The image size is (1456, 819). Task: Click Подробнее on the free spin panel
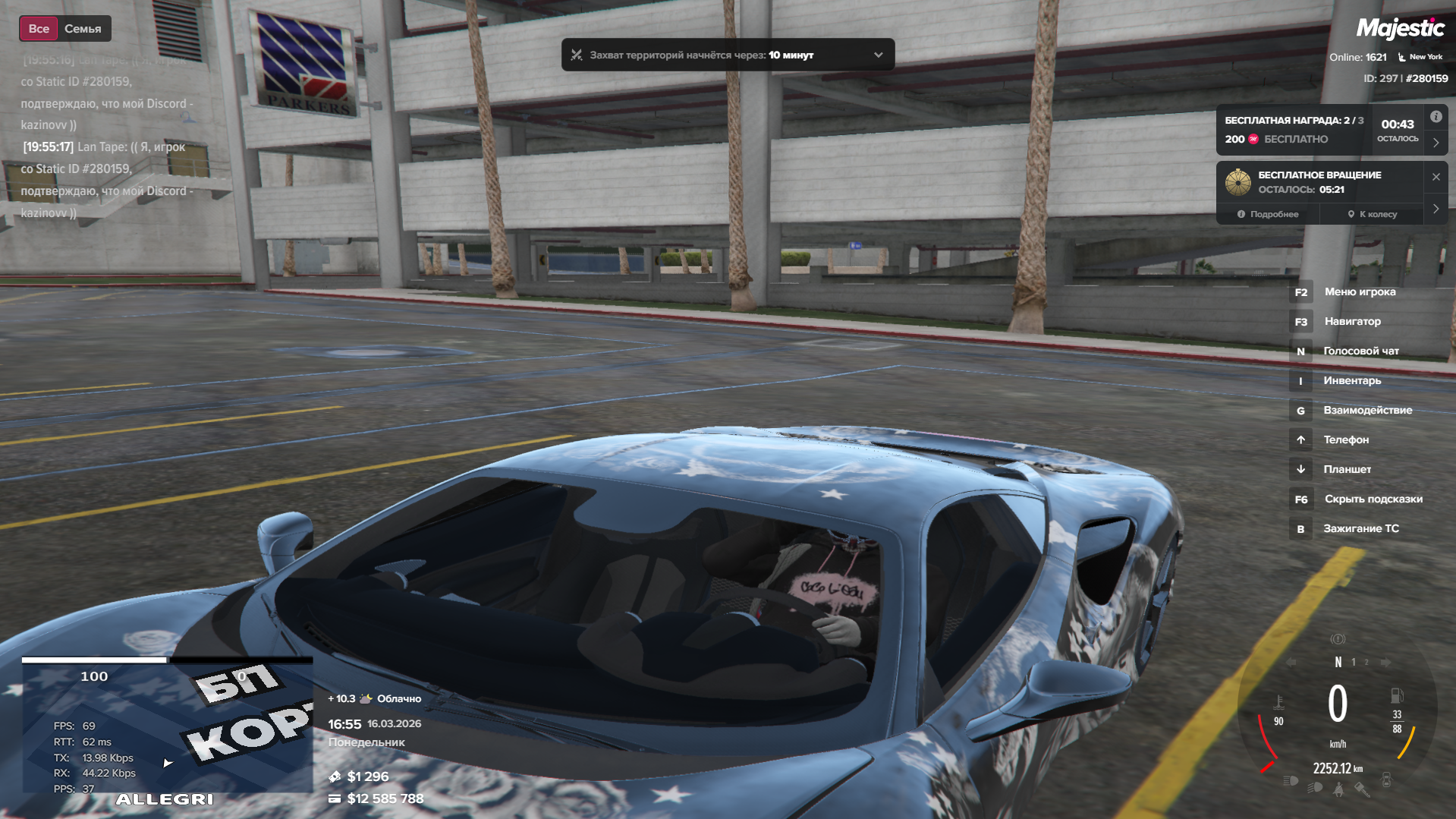click(1268, 214)
